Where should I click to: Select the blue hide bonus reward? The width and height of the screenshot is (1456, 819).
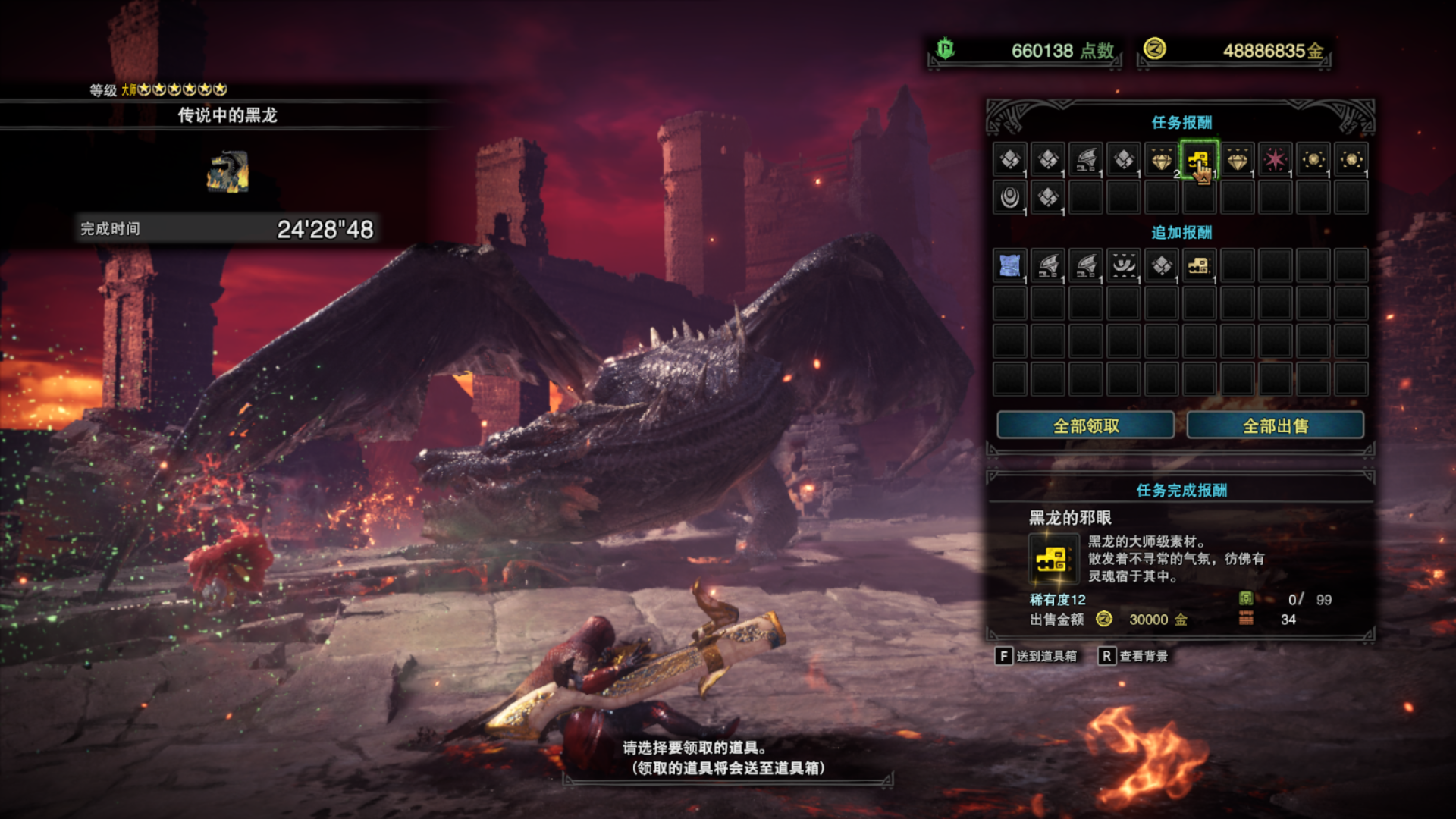1009,265
